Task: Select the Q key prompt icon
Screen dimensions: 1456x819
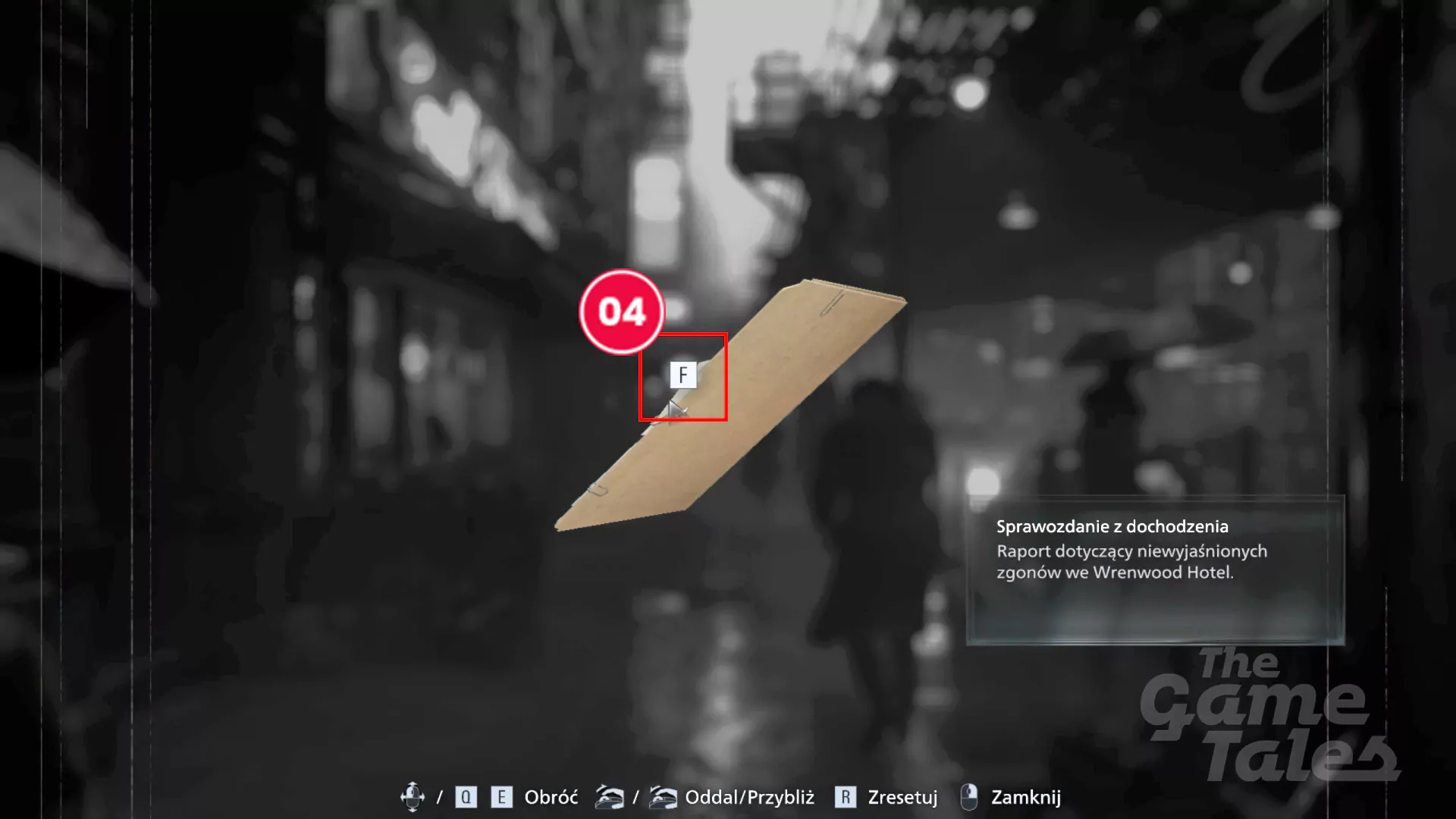Action: pos(466,797)
